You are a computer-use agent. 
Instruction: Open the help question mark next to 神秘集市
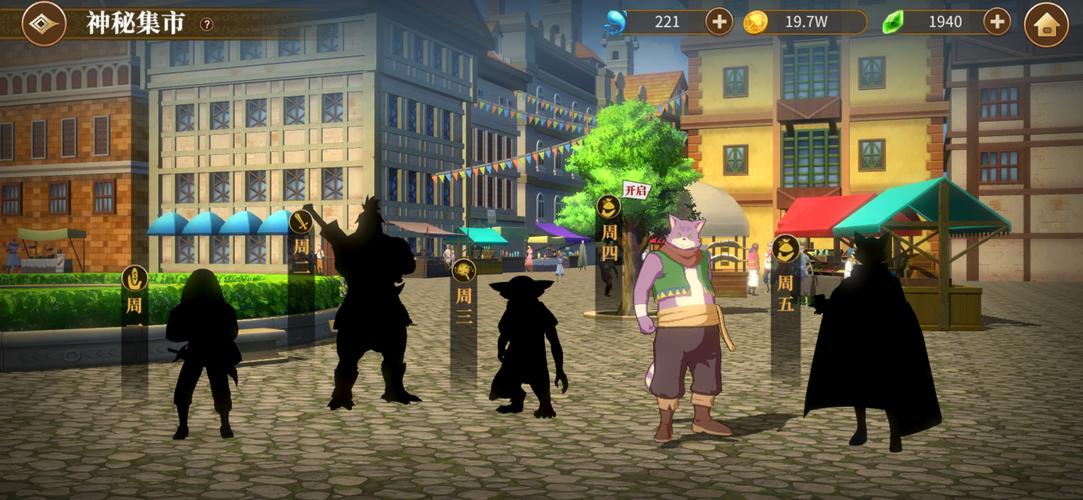click(207, 24)
